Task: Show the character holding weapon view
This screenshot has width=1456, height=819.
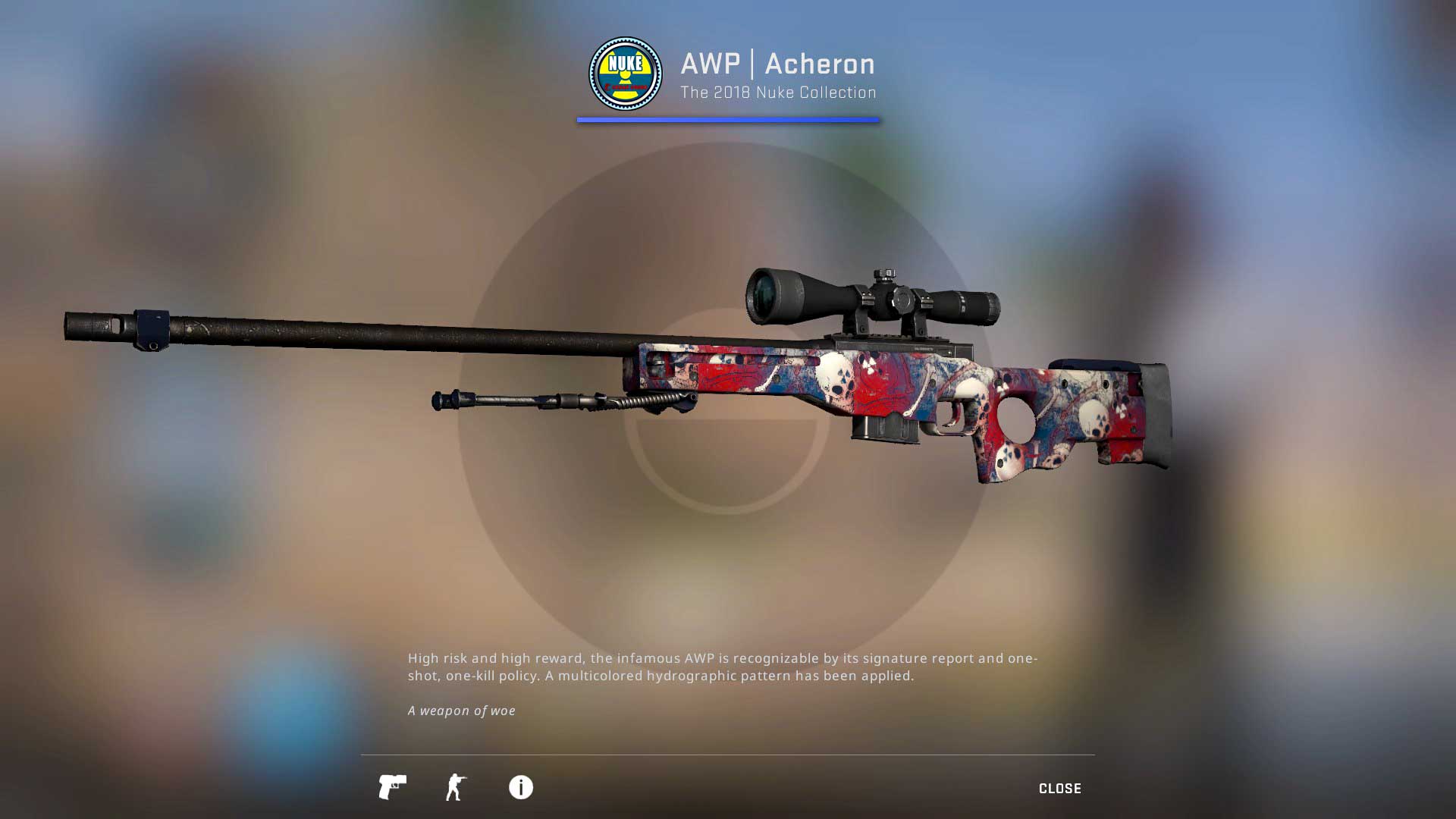Action: pos(456,787)
